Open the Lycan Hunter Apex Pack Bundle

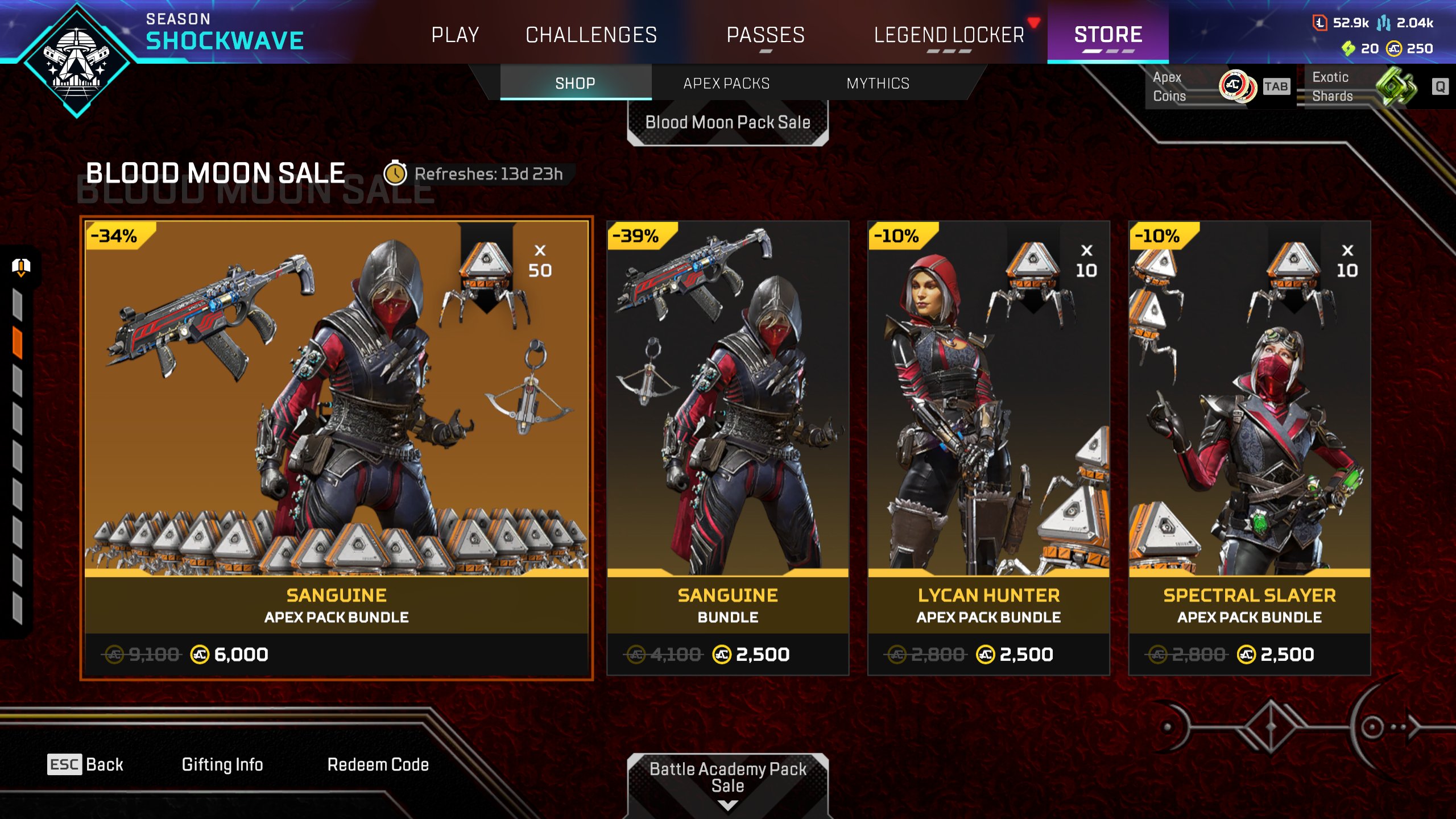pyautogui.click(x=988, y=448)
